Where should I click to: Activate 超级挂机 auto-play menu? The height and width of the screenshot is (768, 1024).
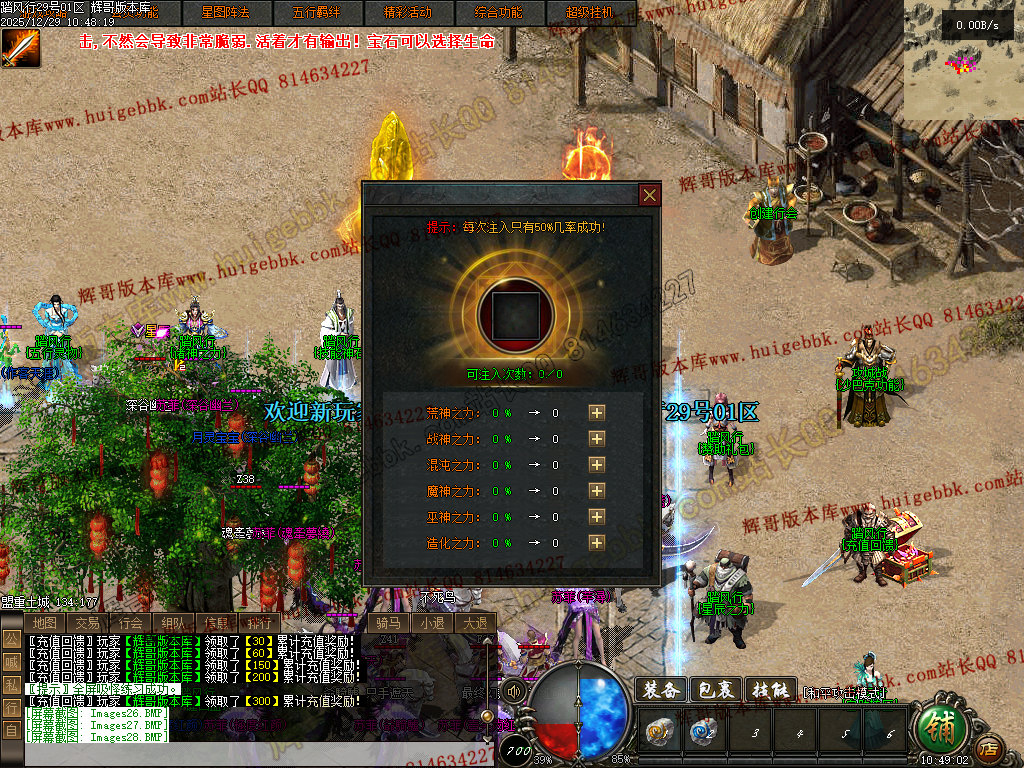click(x=589, y=13)
